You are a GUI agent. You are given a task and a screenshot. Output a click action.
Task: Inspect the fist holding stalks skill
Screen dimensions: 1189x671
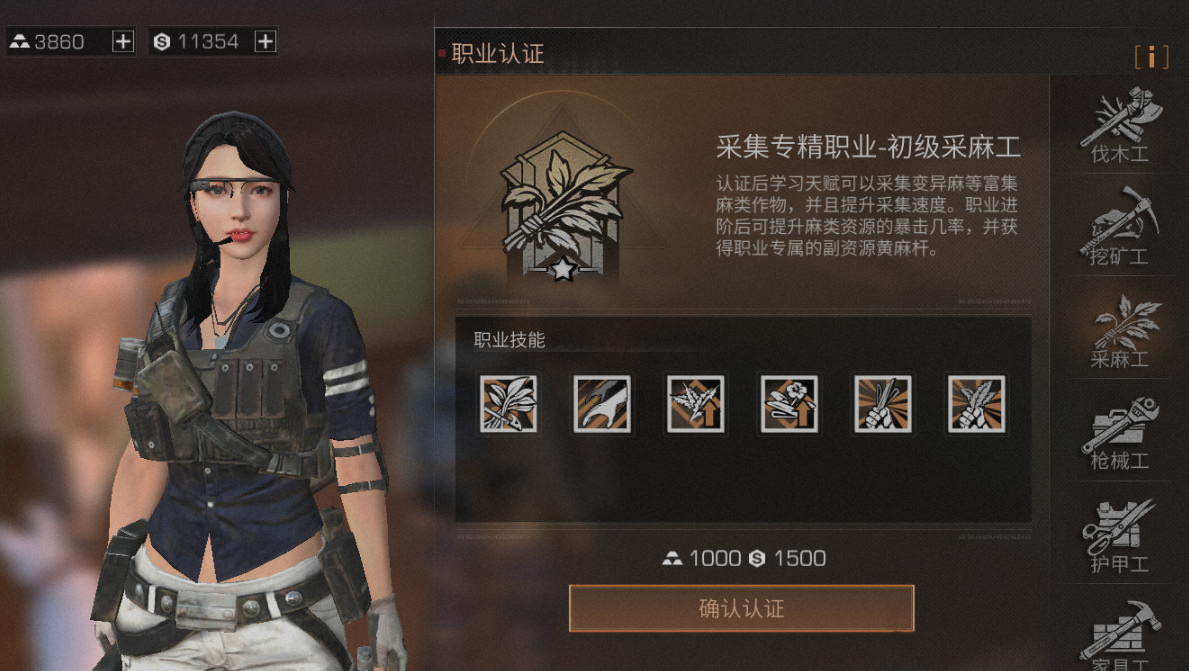tap(883, 404)
